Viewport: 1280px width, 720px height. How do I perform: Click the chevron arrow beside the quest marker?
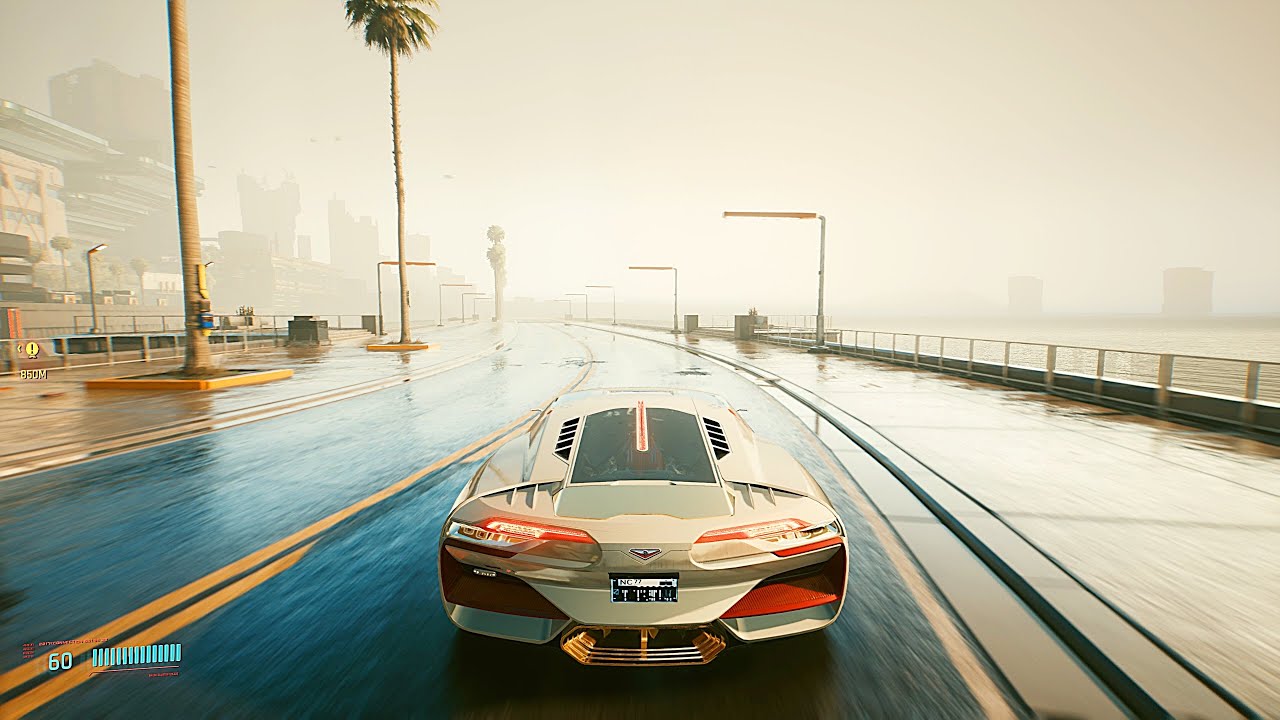click(x=19, y=348)
